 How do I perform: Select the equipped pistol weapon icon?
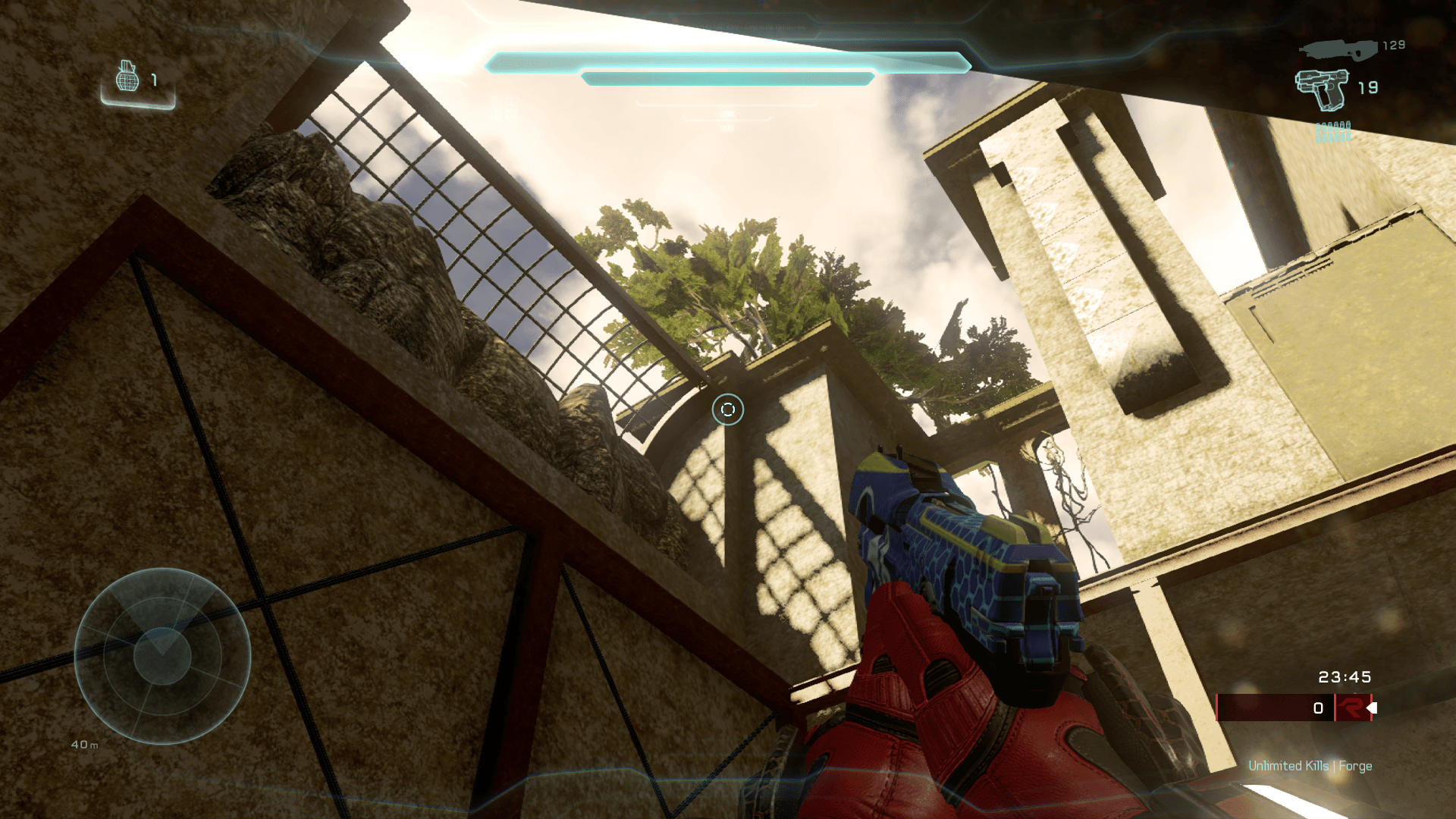(x=1323, y=89)
